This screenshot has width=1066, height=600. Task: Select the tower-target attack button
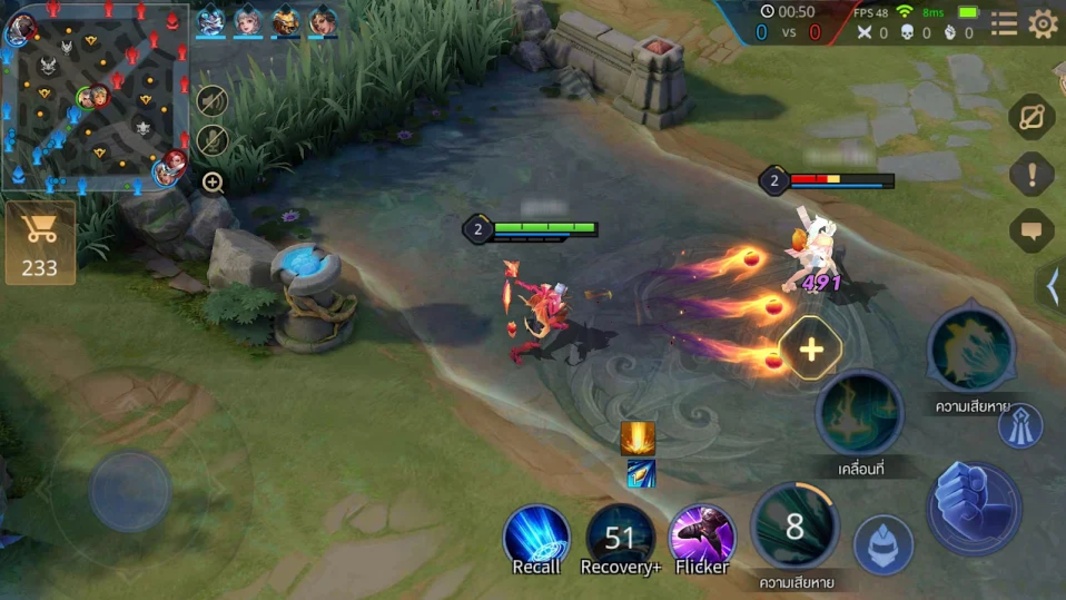tap(1020, 427)
